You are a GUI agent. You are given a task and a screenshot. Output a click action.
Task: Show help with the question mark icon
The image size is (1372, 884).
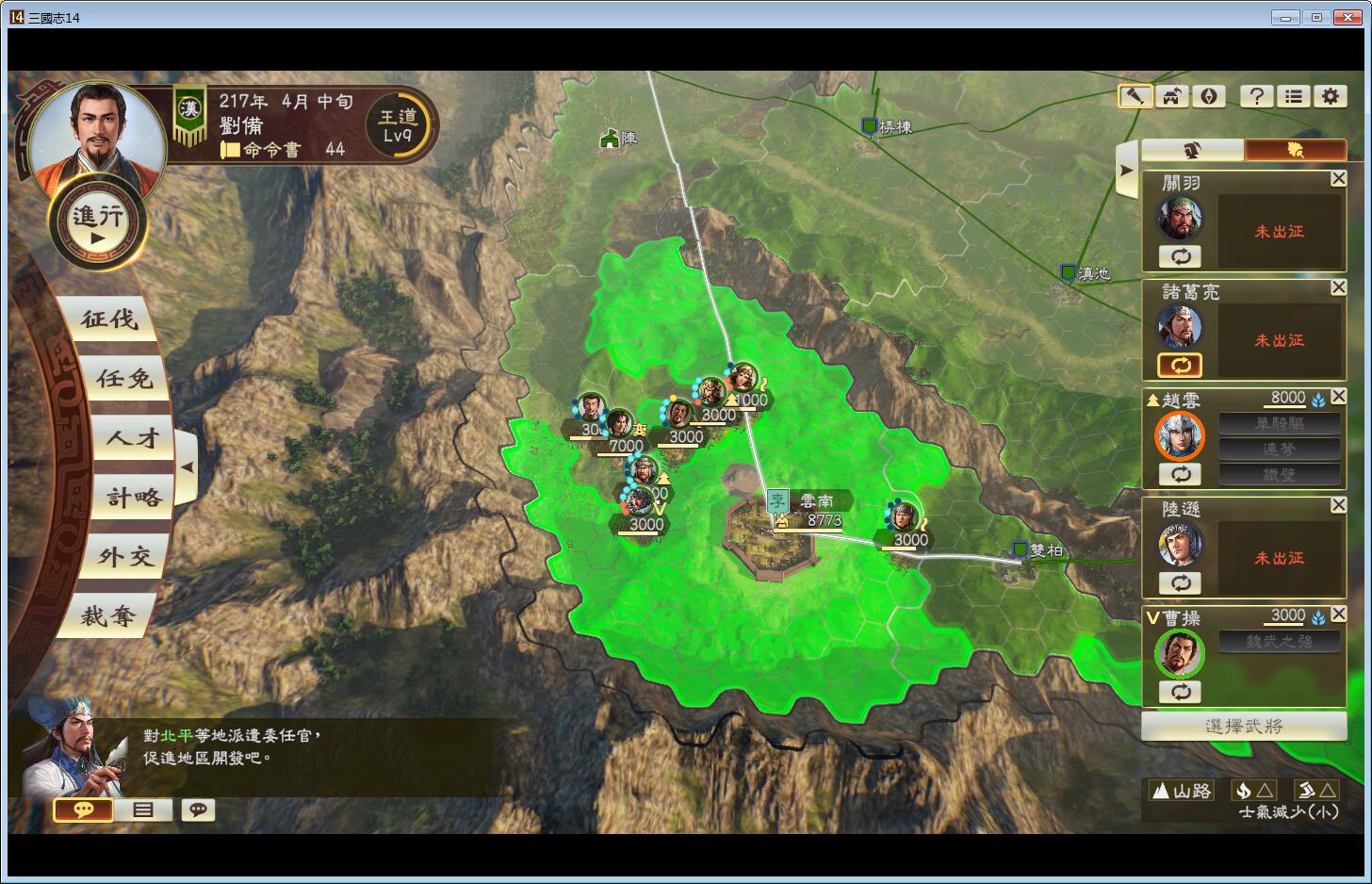pos(1256,96)
